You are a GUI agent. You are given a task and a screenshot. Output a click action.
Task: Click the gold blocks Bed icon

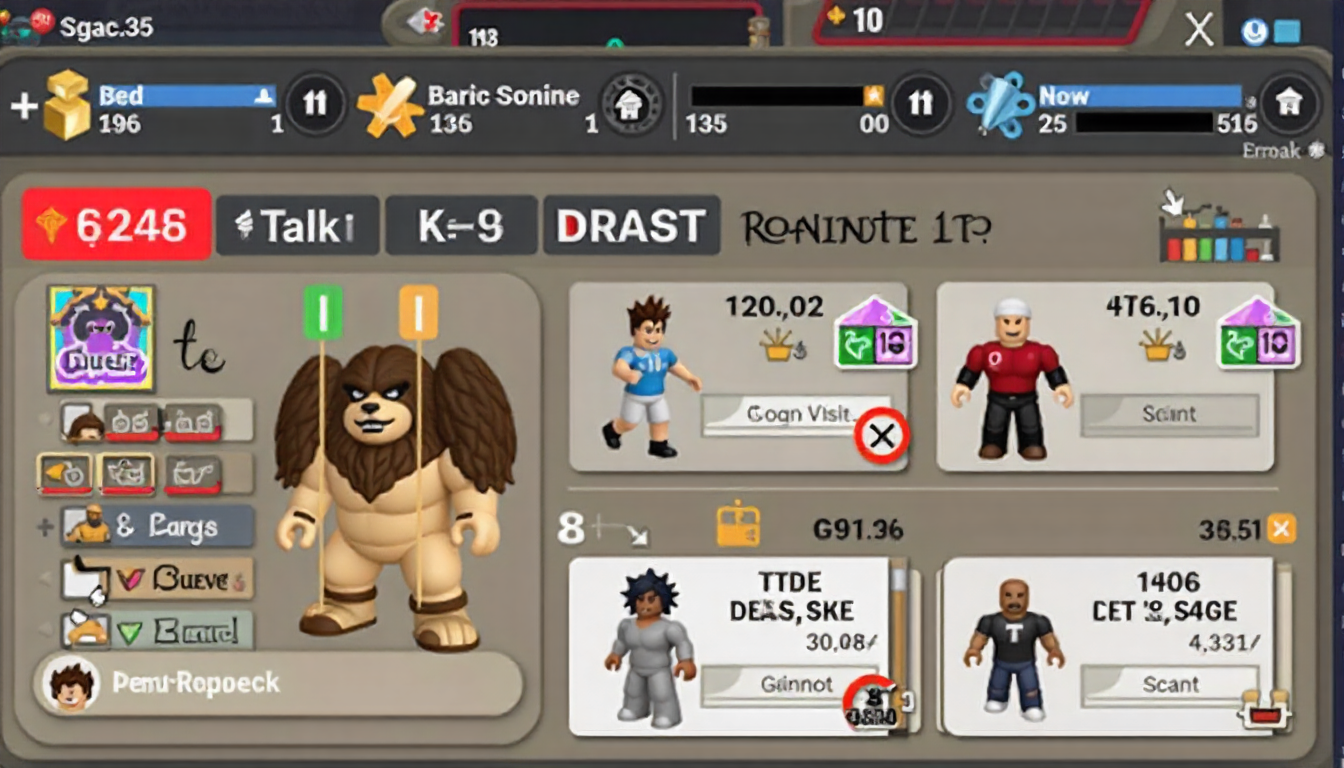[66, 105]
